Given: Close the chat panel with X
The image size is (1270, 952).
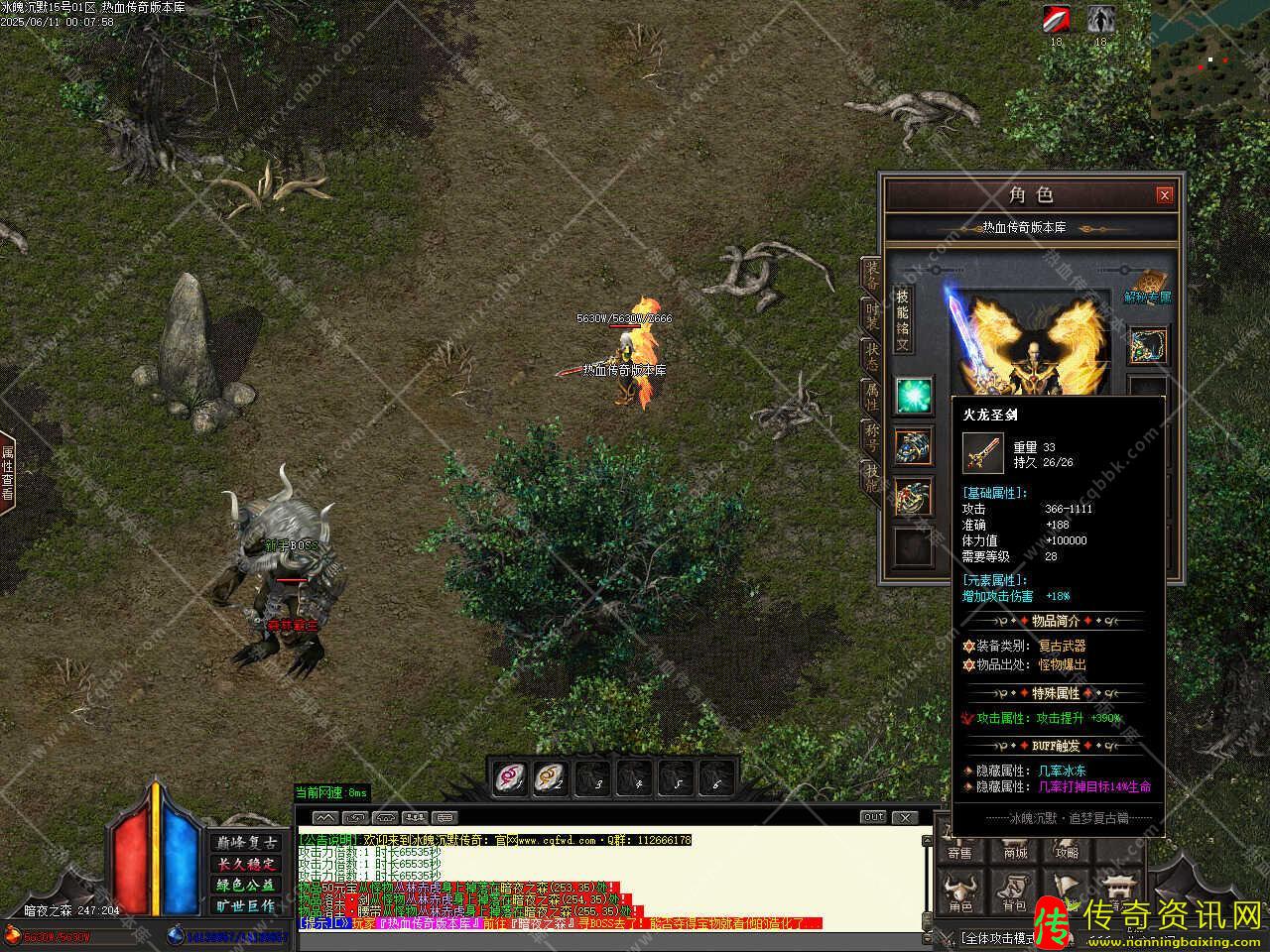Looking at the screenshot, I should (x=905, y=817).
